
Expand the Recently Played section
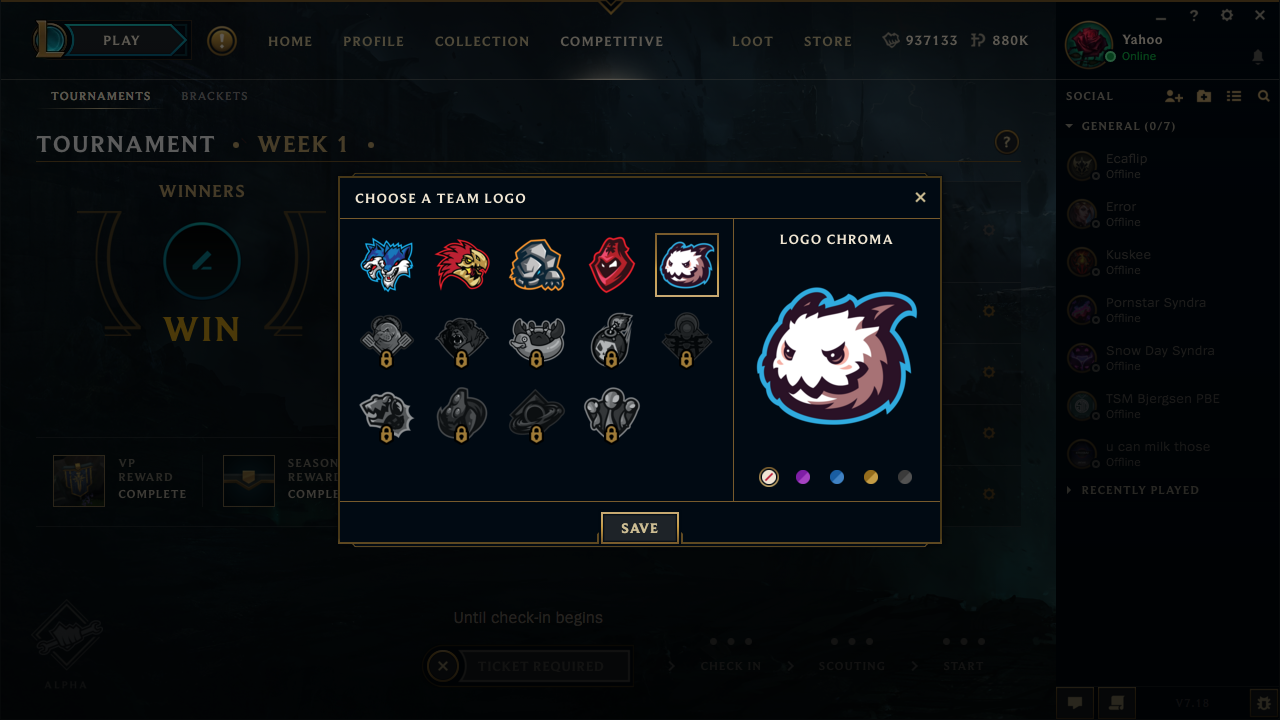click(1069, 490)
